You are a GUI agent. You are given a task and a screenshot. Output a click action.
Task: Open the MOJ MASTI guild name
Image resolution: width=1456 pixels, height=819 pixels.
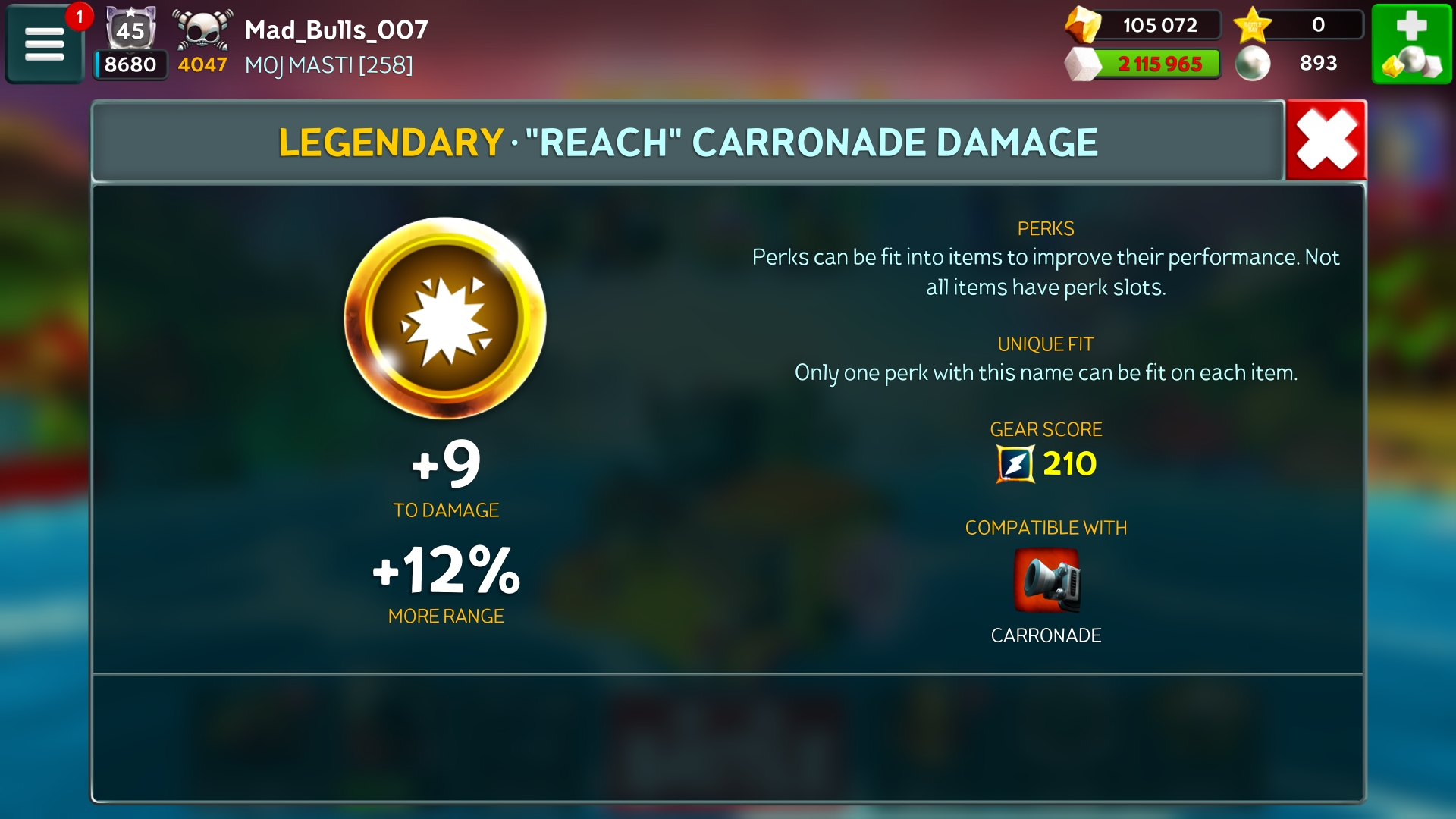[328, 65]
